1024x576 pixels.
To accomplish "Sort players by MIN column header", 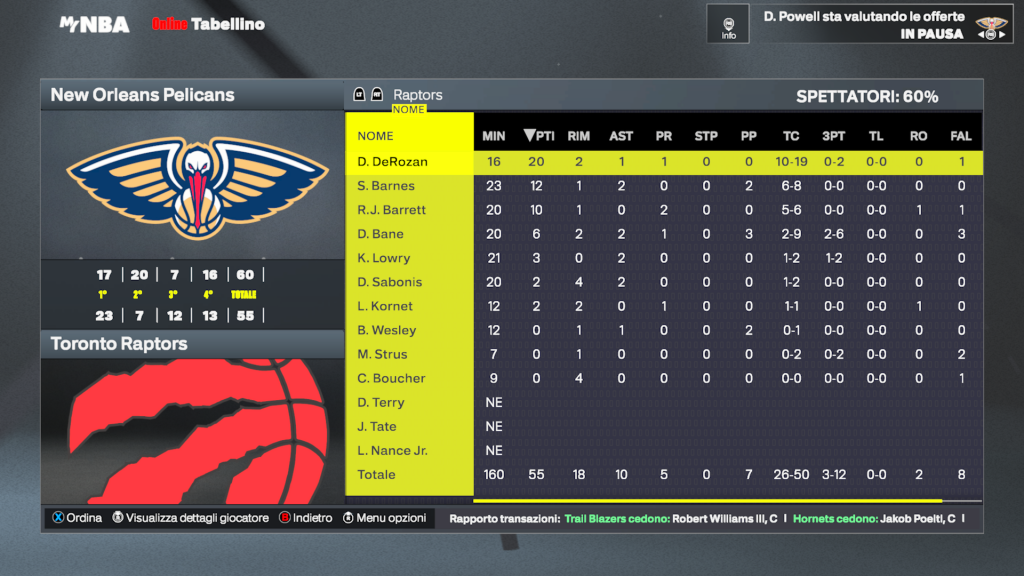I will [494, 136].
